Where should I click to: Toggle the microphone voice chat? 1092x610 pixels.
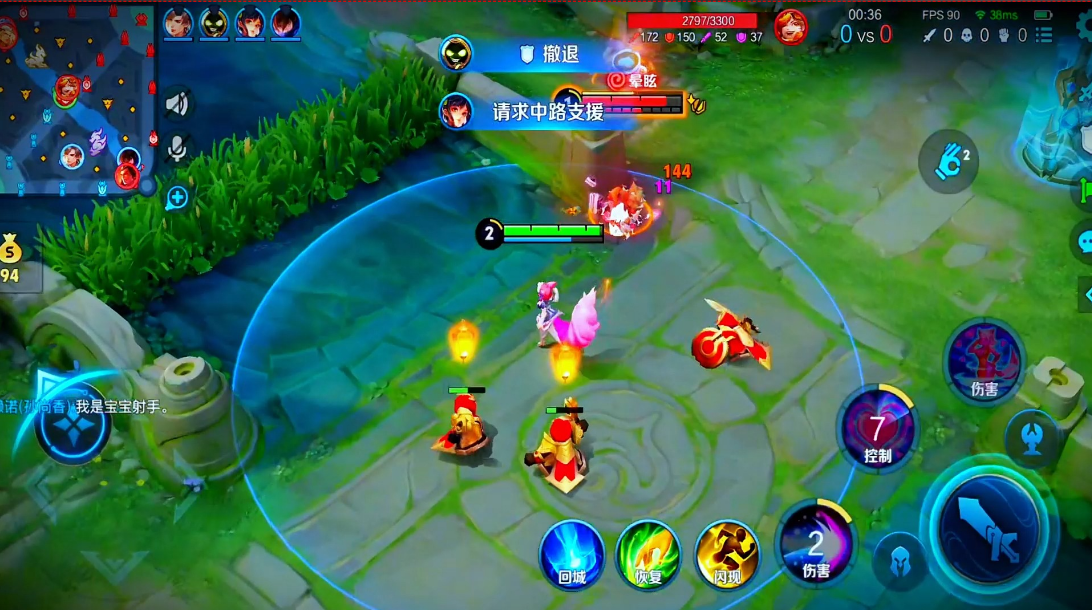coord(177,149)
